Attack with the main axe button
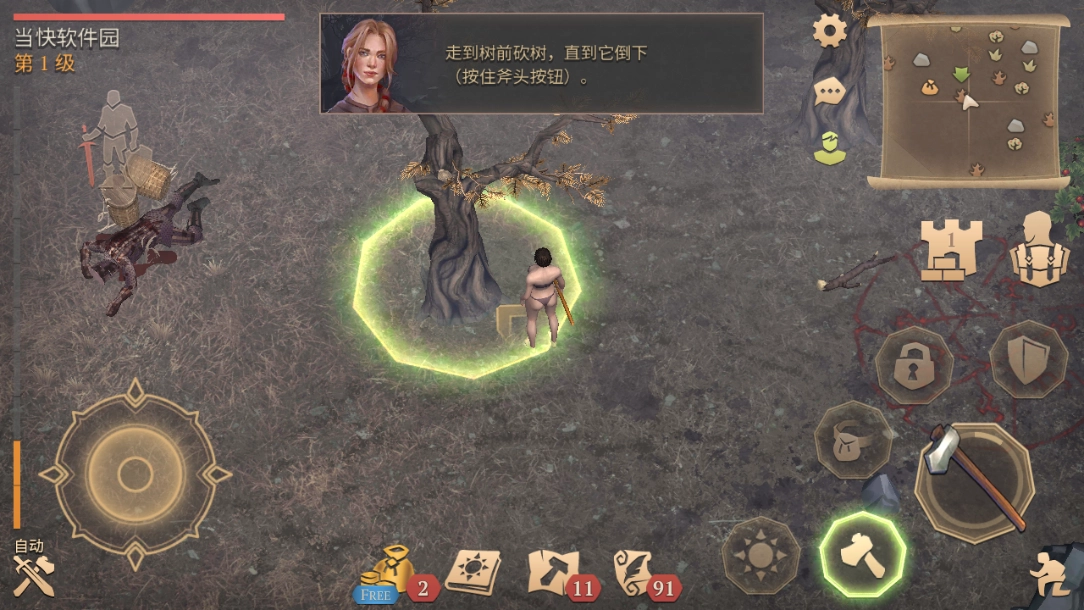Screen dimensions: 1084x610 click(x=973, y=483)
